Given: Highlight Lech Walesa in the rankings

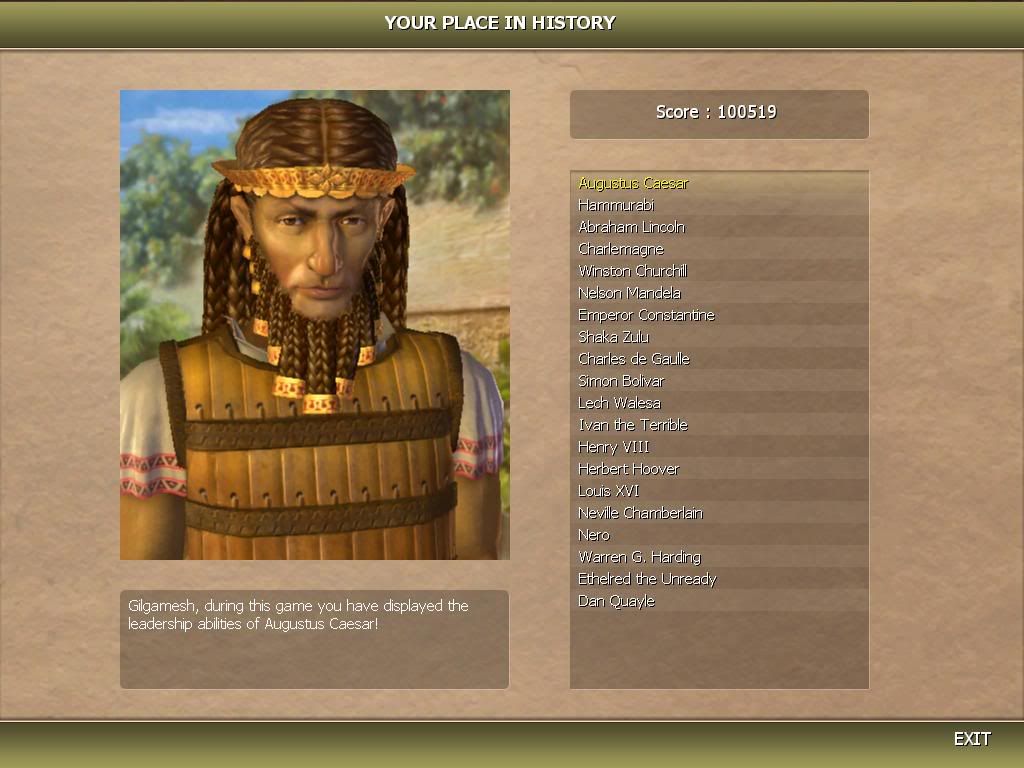Looking at the screenshot, I should (x=619, y=403).
